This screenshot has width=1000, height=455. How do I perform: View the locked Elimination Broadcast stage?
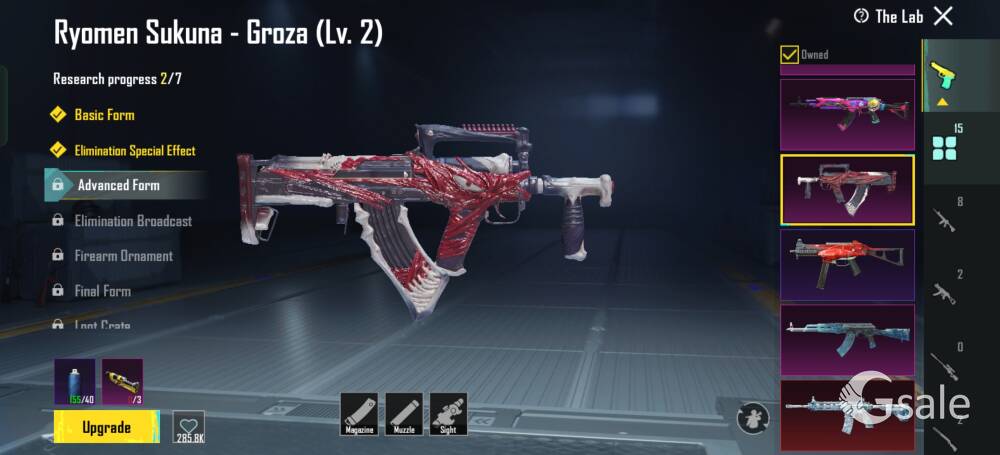click(x=132, y=221)
